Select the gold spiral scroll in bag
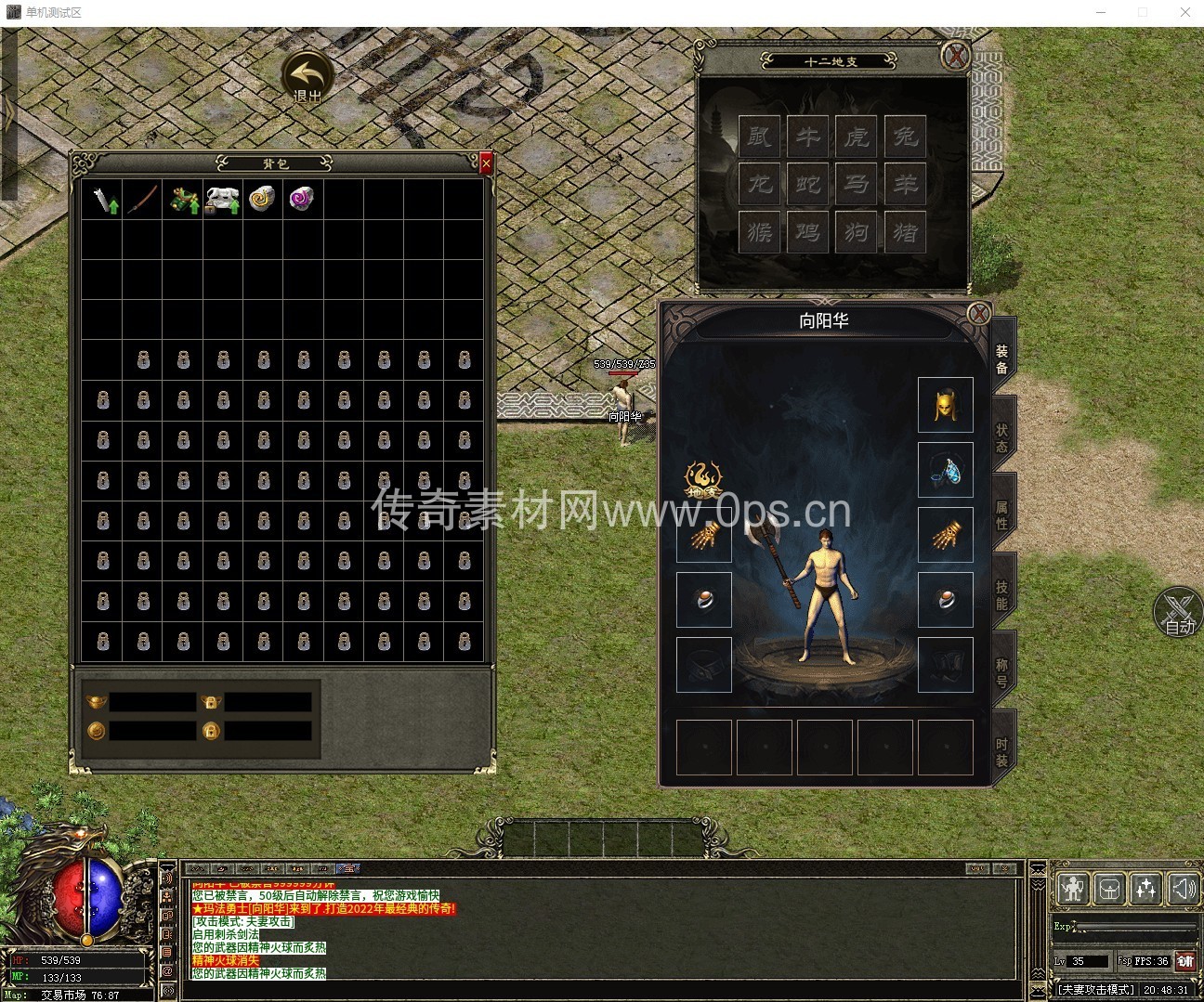Viewport: 1204px width, 1002px height. coord(262,198)
